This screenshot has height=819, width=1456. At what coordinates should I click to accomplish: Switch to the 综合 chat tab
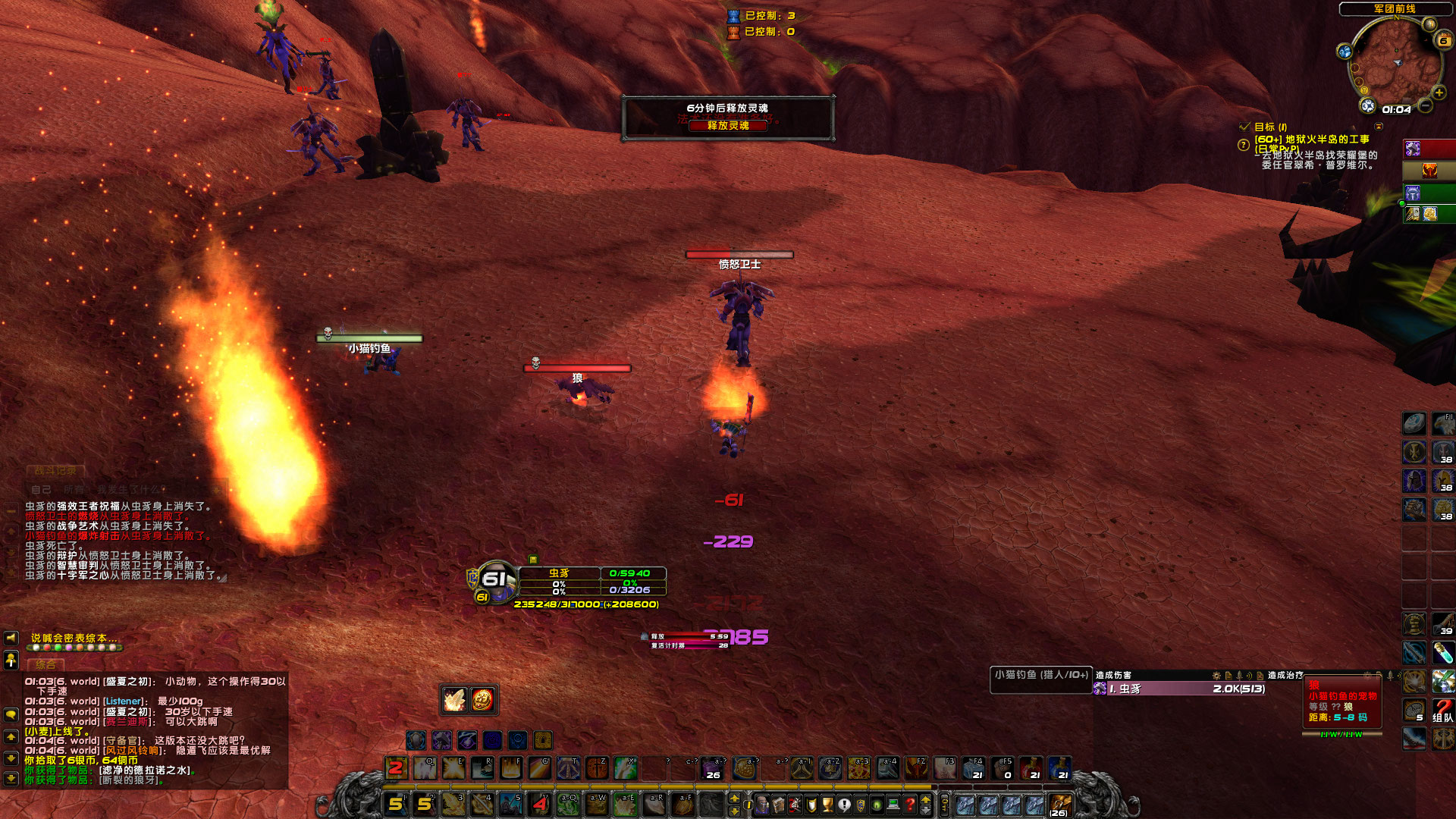[x=45, y=664]
